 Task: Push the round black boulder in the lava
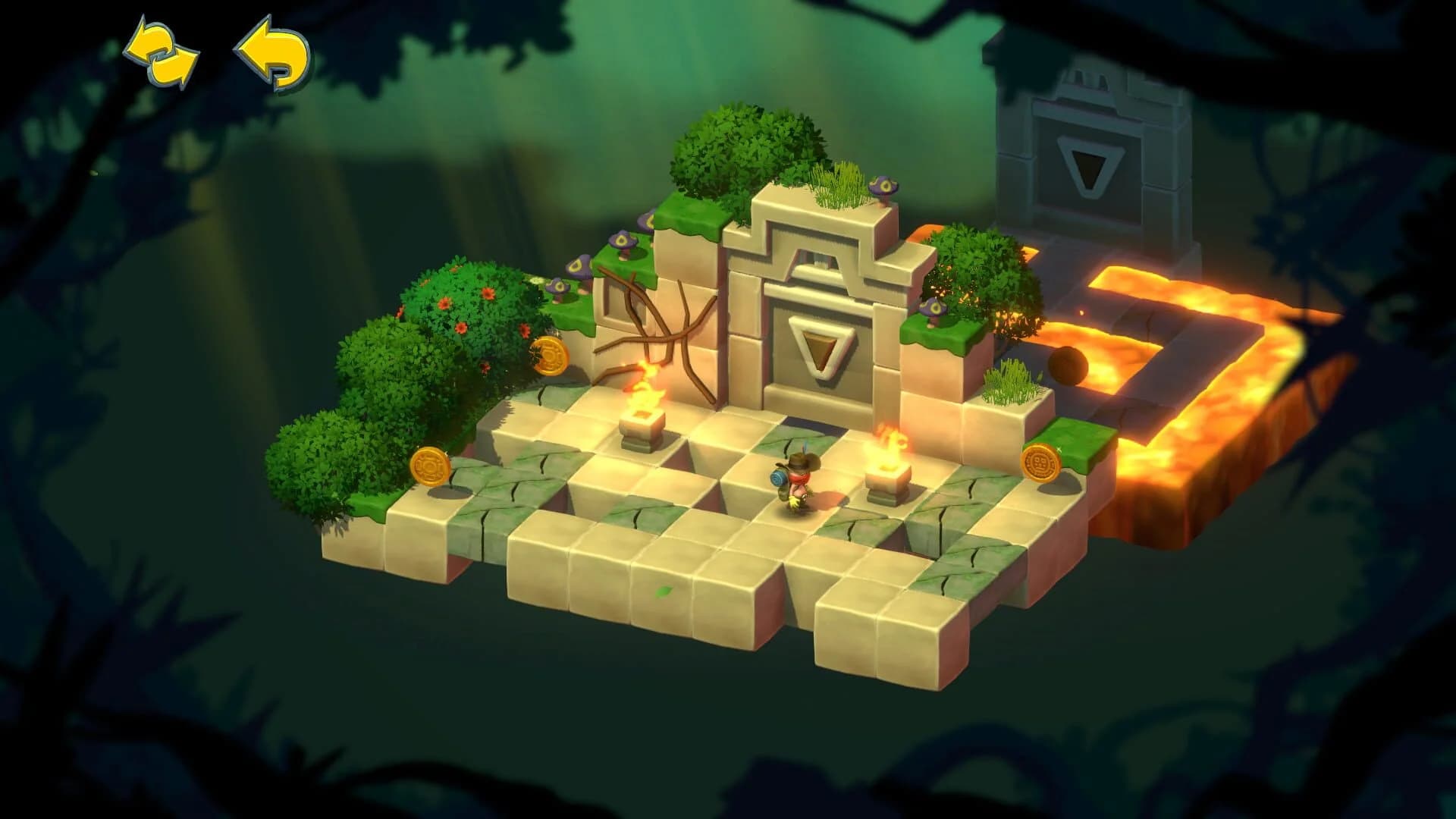(x=1066, y=364)
